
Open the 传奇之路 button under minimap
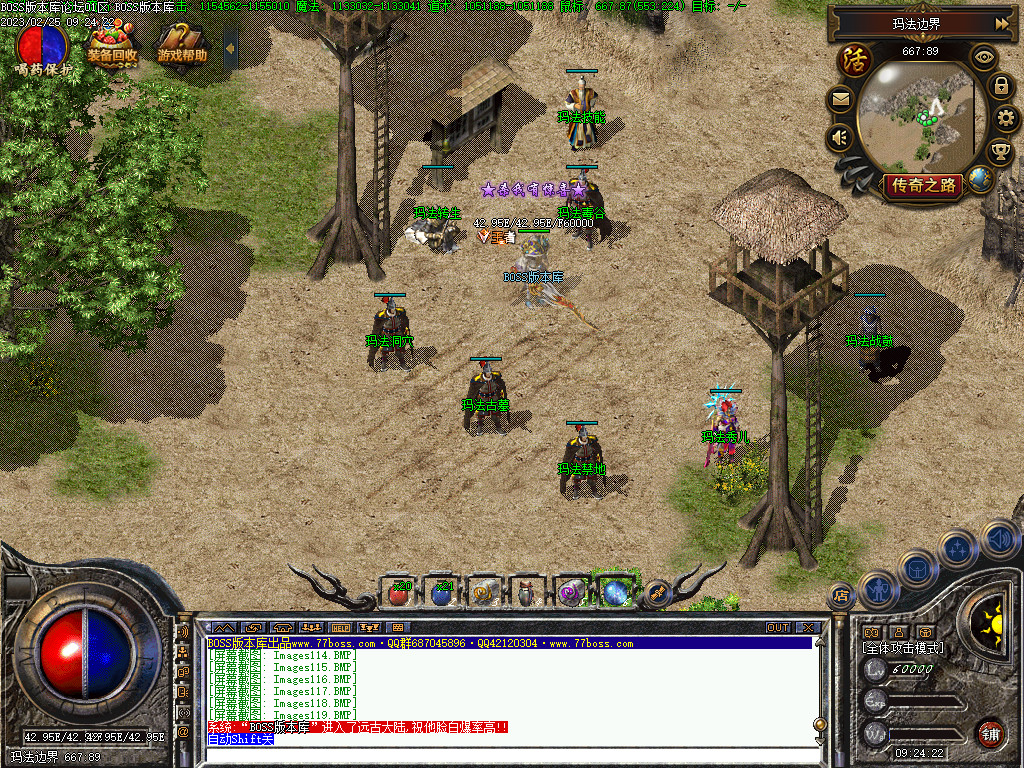[923, 185]
